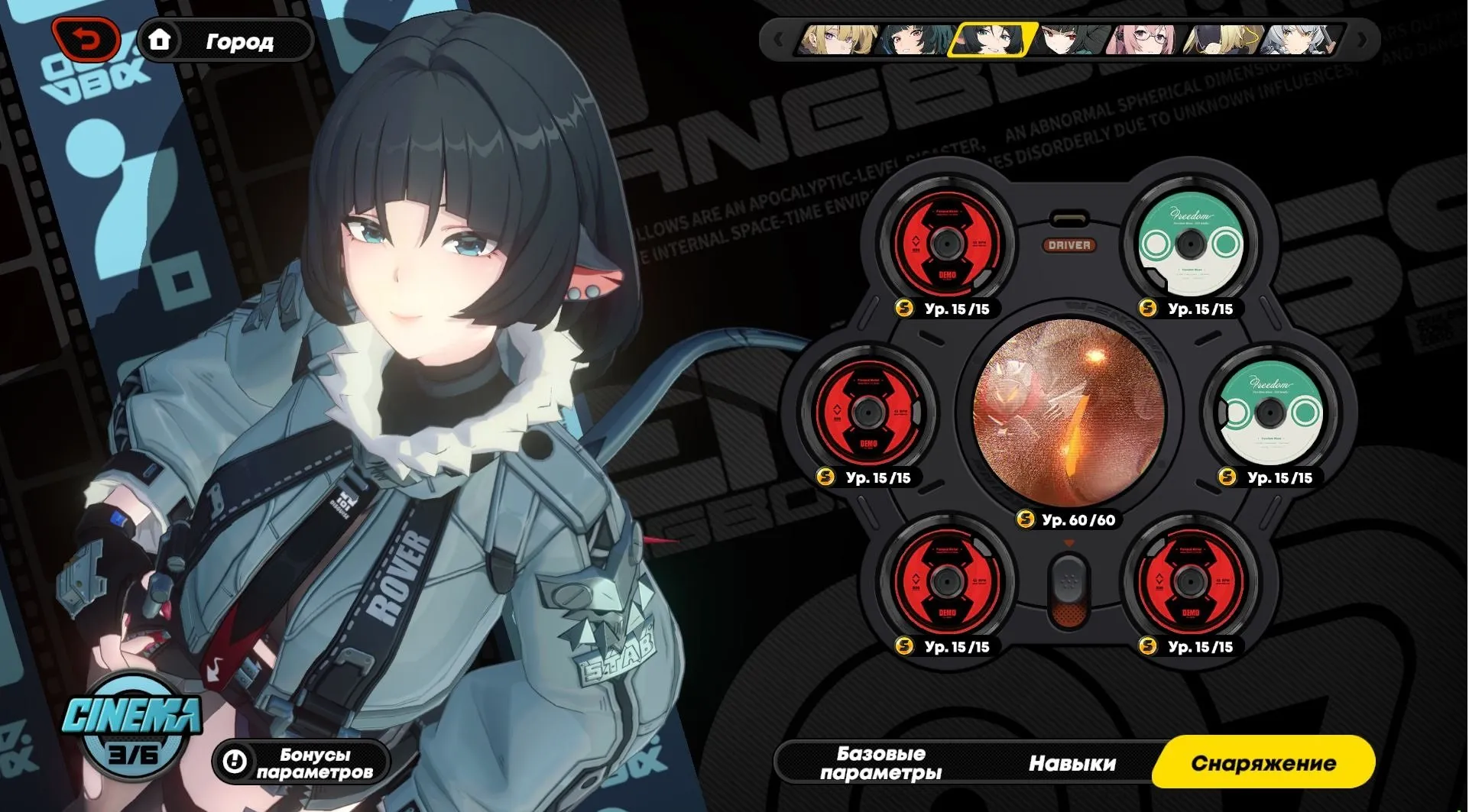Open the W-Engine in the central circular slot
This screenshot has height=812, width=1469.
(x=1069, y=412)
